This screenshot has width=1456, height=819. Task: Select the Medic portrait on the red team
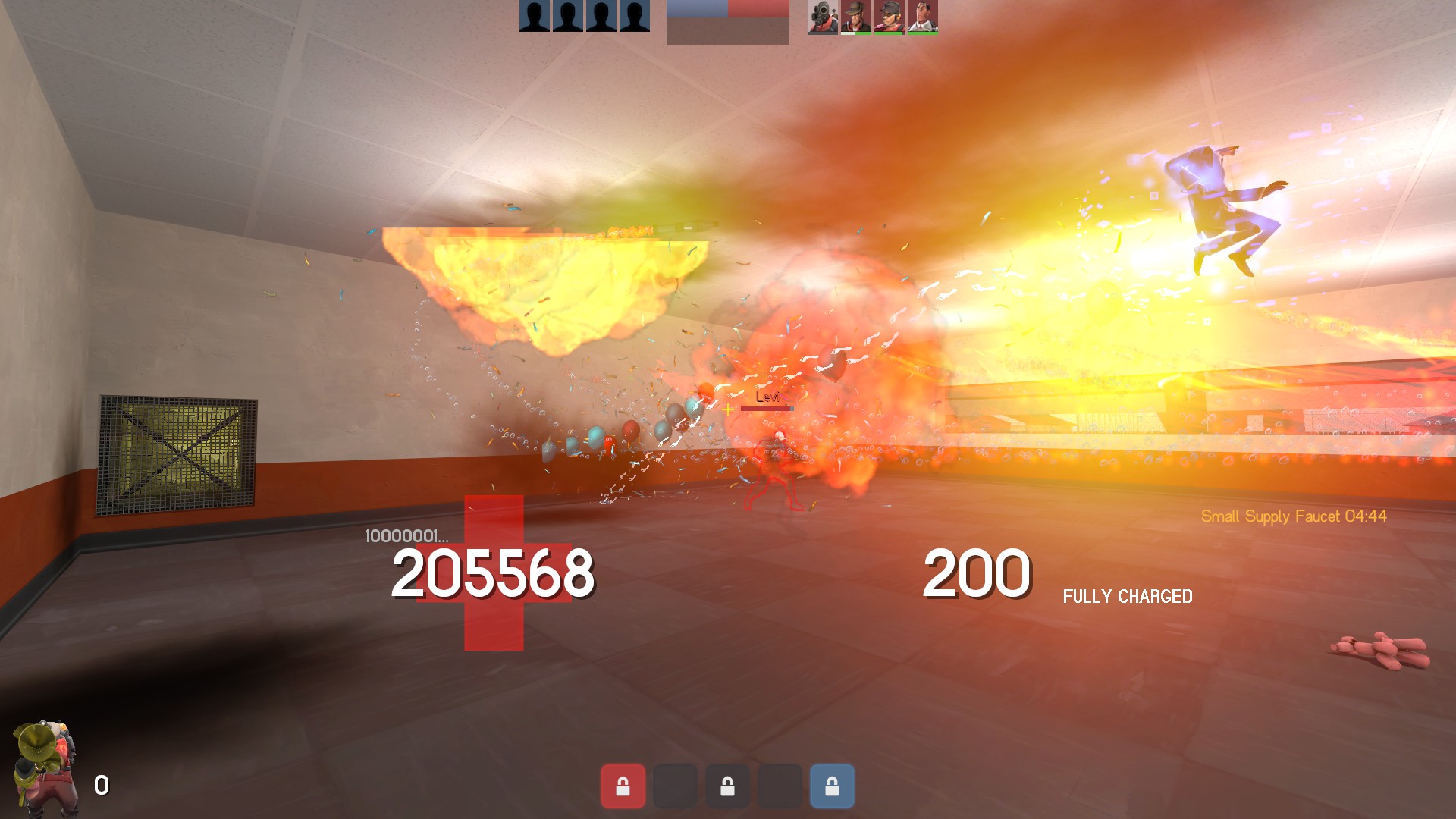click(x=922, y=17)
